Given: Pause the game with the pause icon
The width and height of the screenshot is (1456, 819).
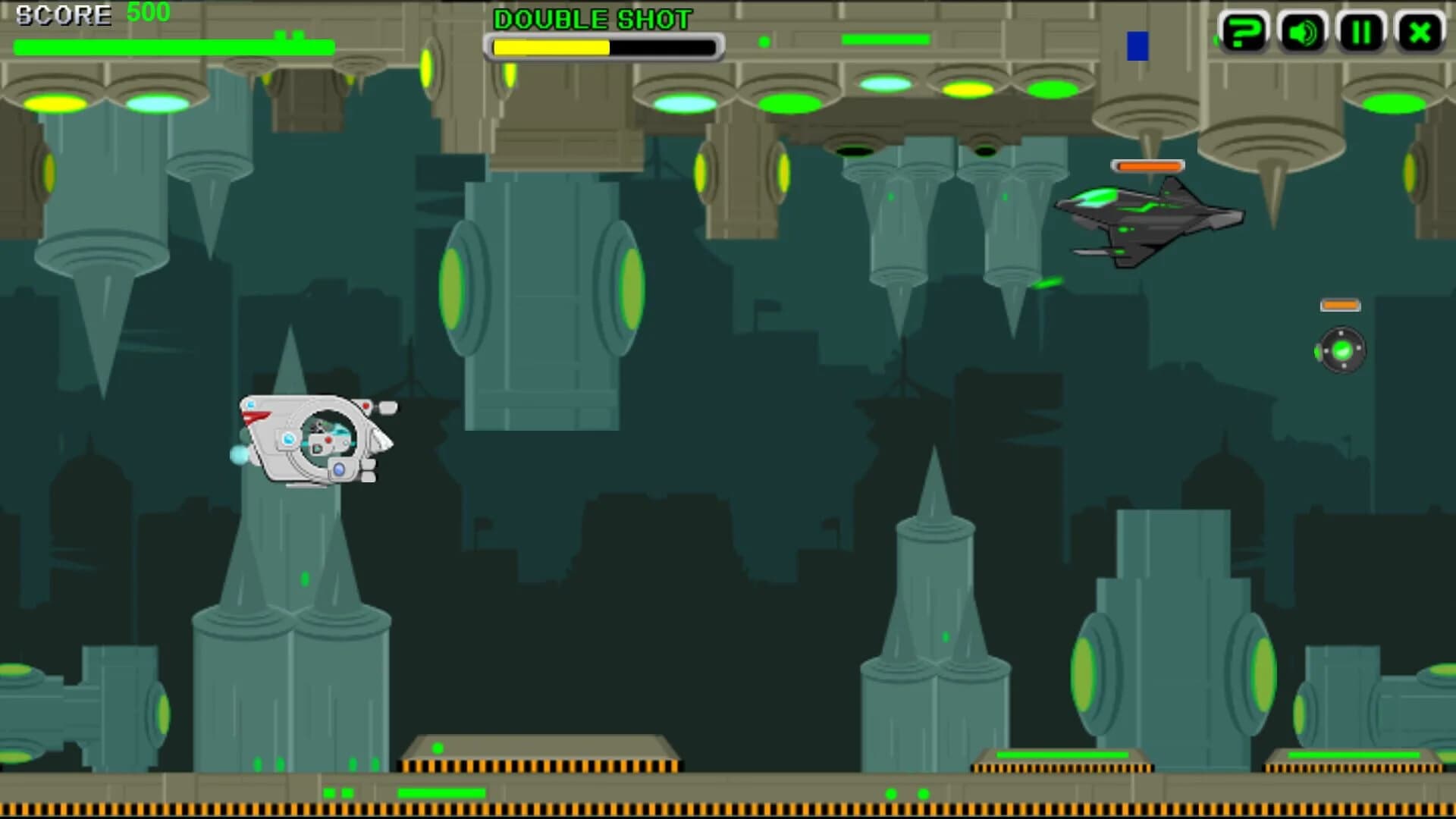Looking at the screenshot, I should [1361, 32].
